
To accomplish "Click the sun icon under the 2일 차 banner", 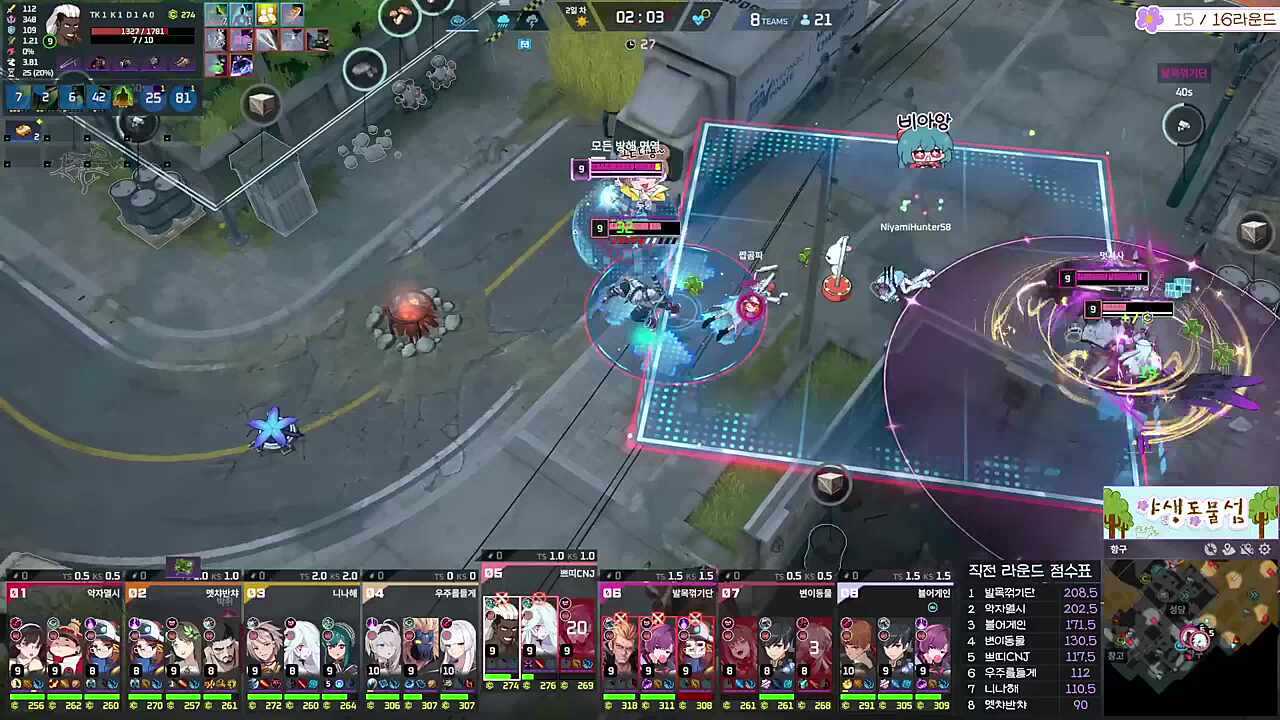I will pos(582,22).
